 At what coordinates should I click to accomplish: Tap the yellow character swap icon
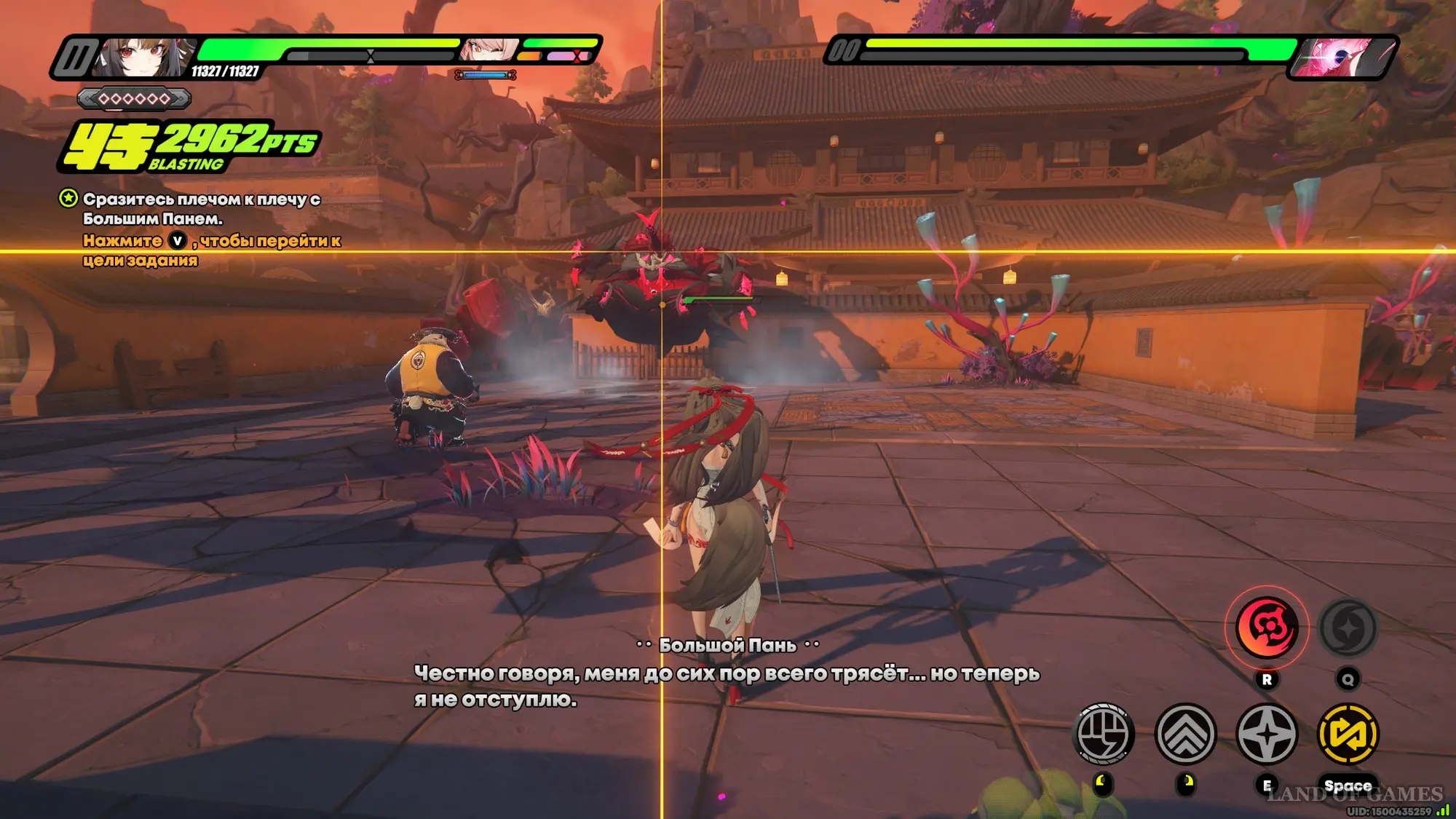(x=1348, y=734)
